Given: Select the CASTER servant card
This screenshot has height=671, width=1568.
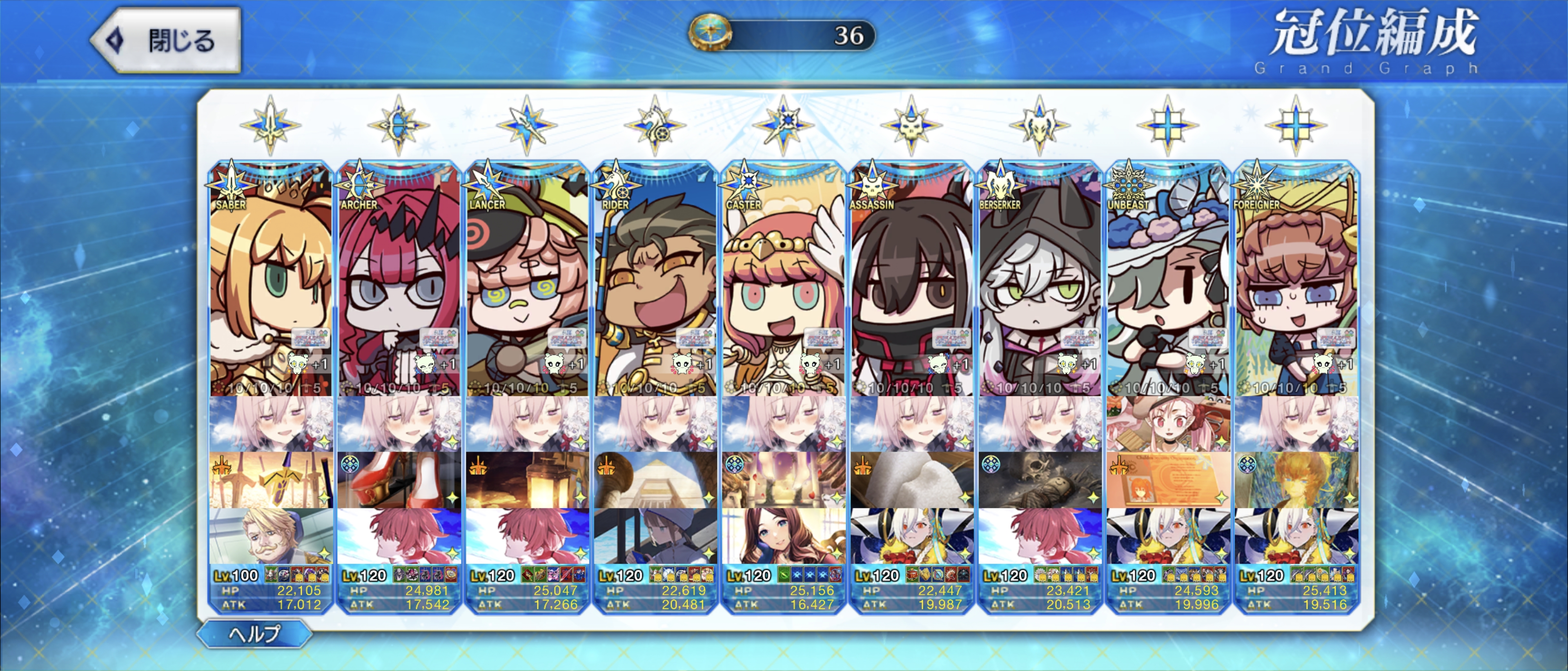Looking at the screenshot, I should tap(784, 280).
